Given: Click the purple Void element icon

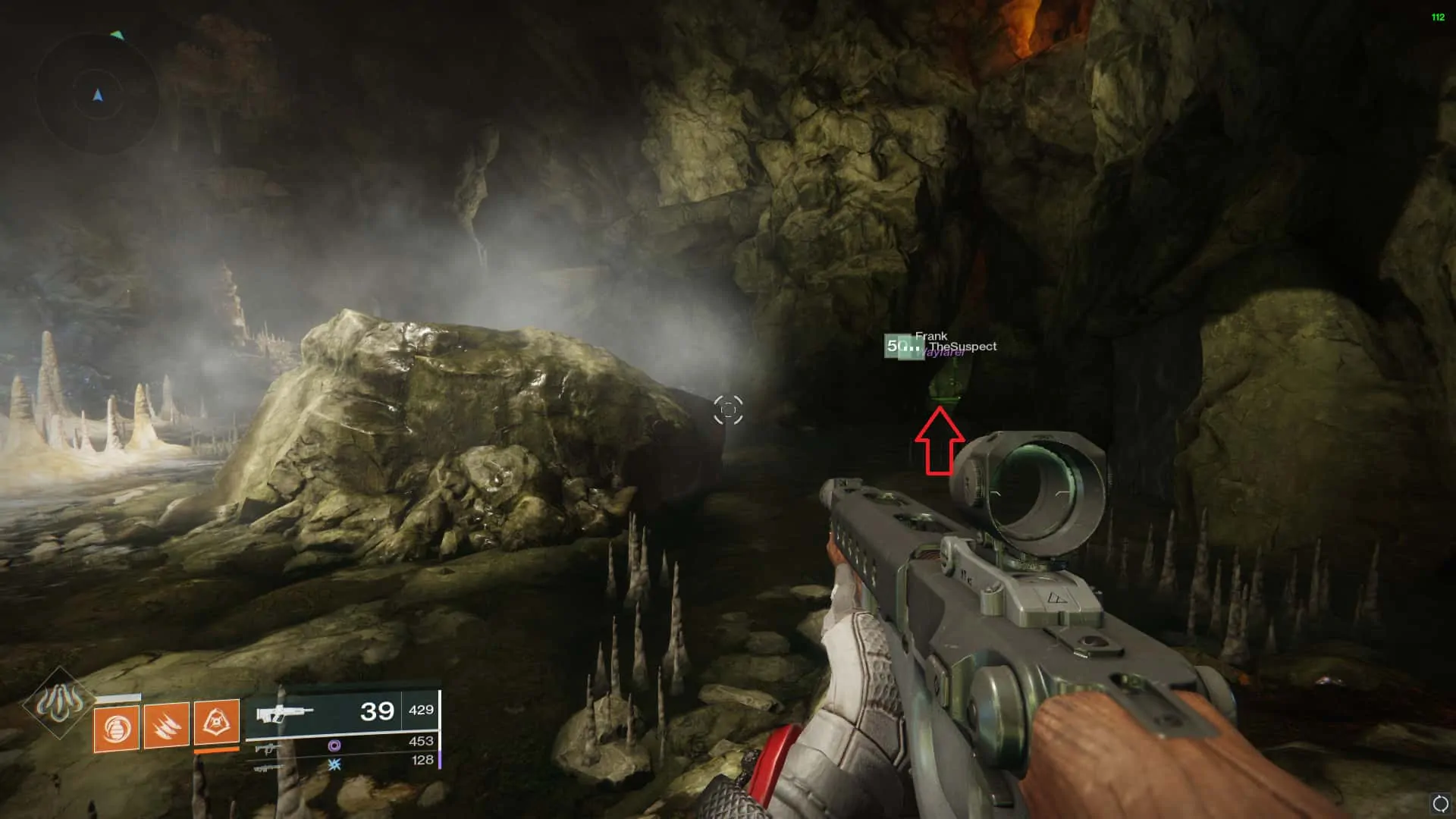Looking at the screenshot, I should (x=335, y=746).
